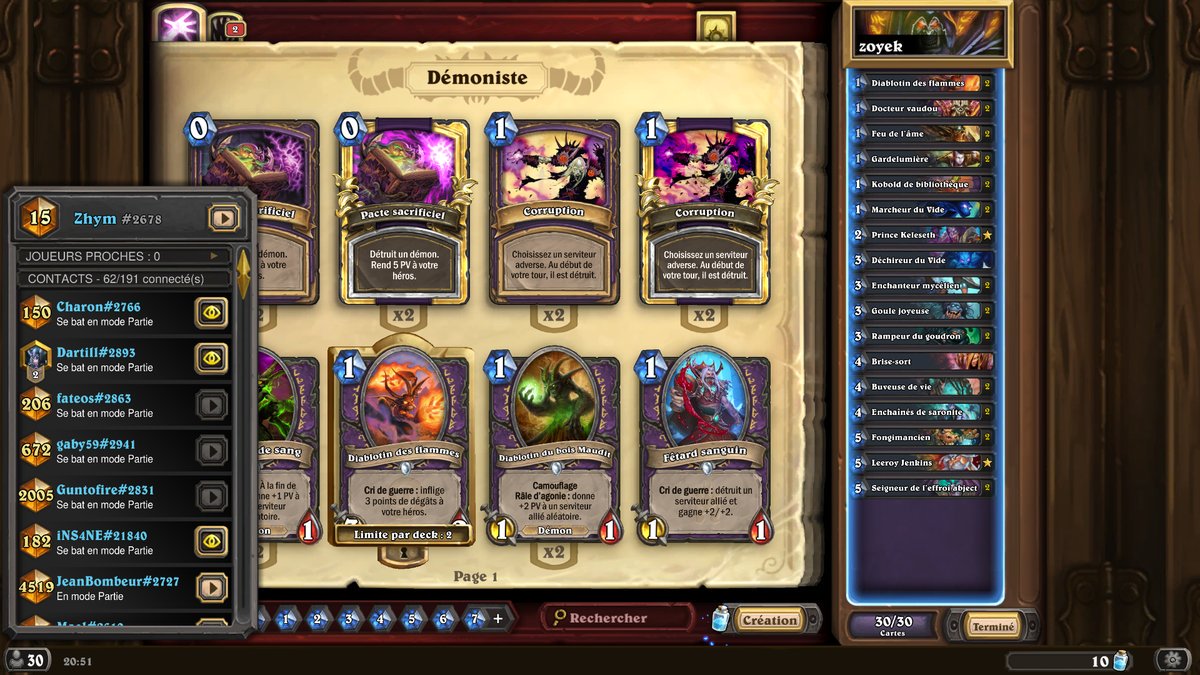Click the Terminé button
Viewport: 1200px width, 675px height.
click(x=993, y=627)
